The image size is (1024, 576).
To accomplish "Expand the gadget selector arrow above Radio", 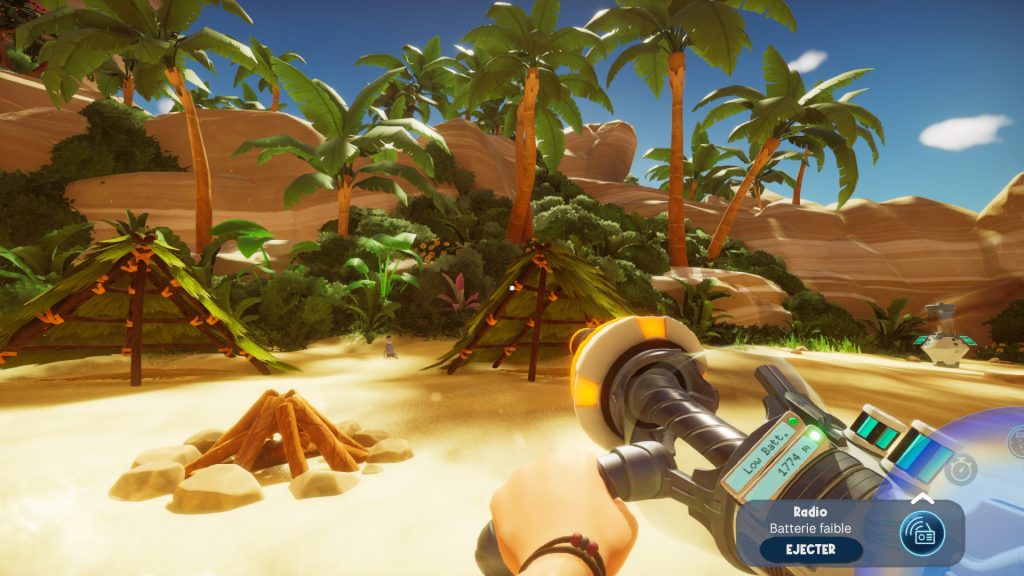I will coord(922,498).
